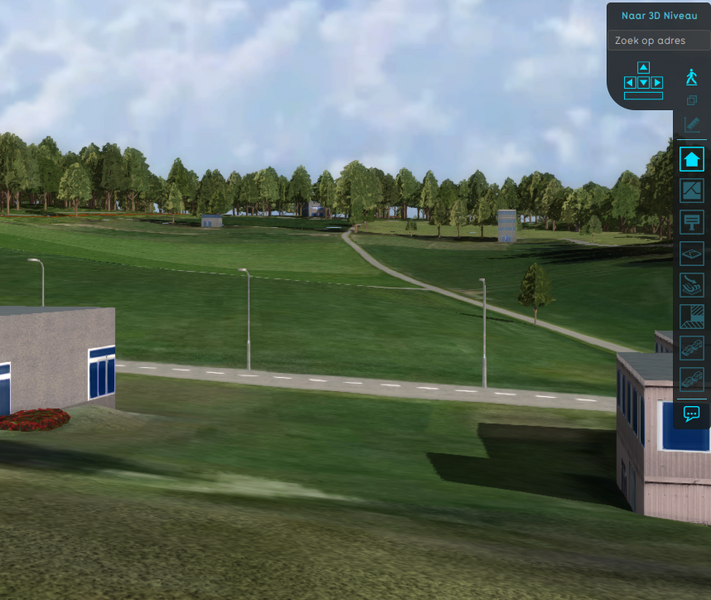Screen dimensions: 711x600
Task: Click the left arrow navigation button
Action: tap(630, 82)
